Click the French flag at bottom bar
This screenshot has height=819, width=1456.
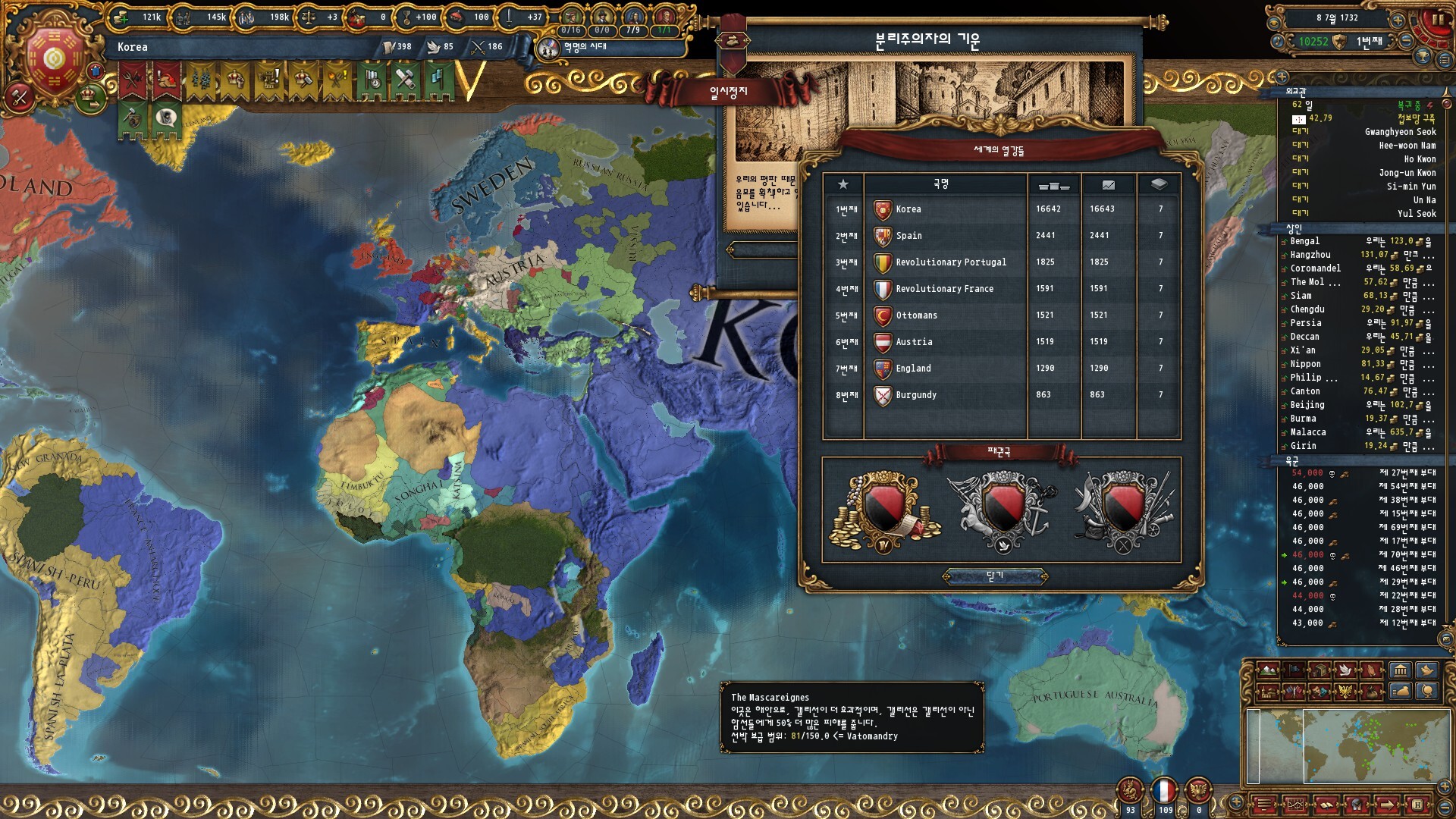[x=1164, y=791]
